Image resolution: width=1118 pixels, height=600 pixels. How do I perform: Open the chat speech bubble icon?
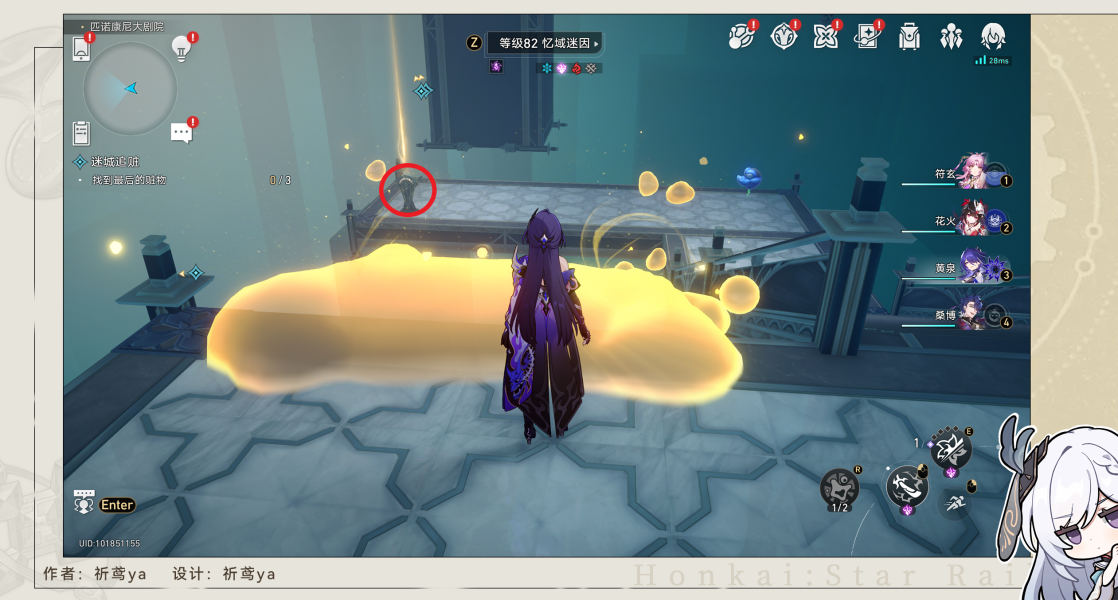(181, 132)
